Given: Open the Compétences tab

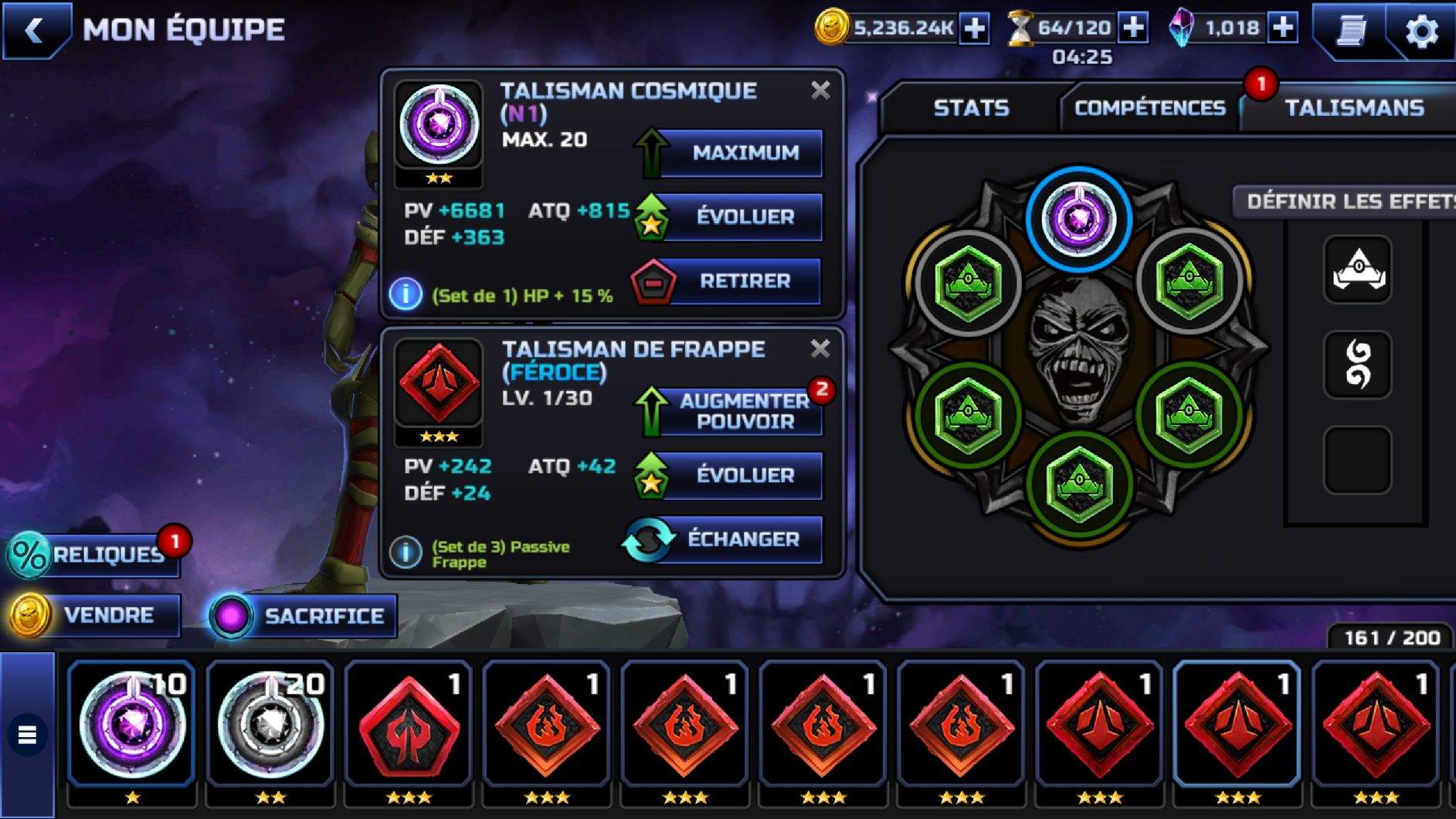Looking at the screenshot, I should pyautogui.click(x=1149, y=107).
